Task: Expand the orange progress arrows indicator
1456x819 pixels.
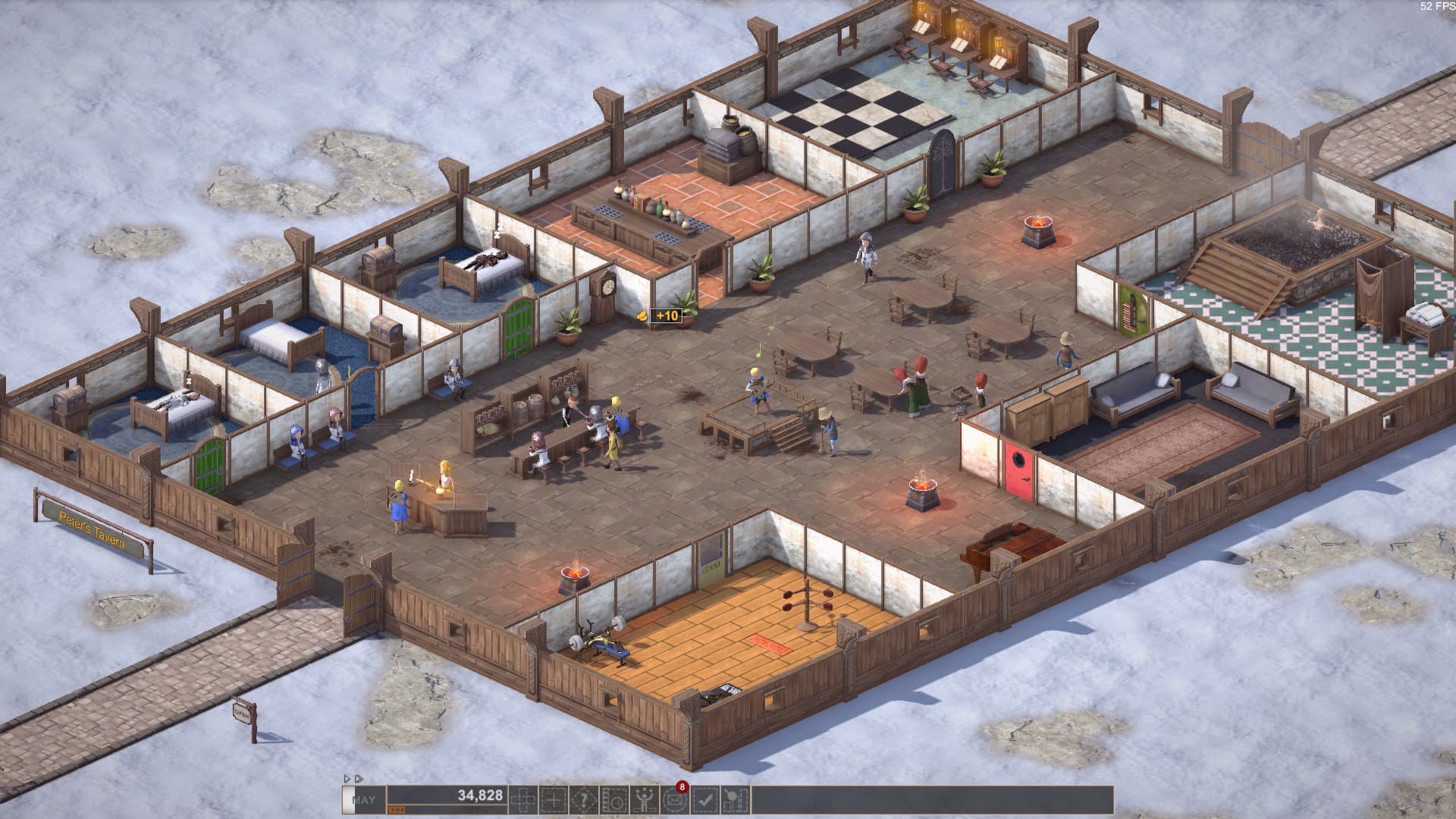Action: pos(398,808)
